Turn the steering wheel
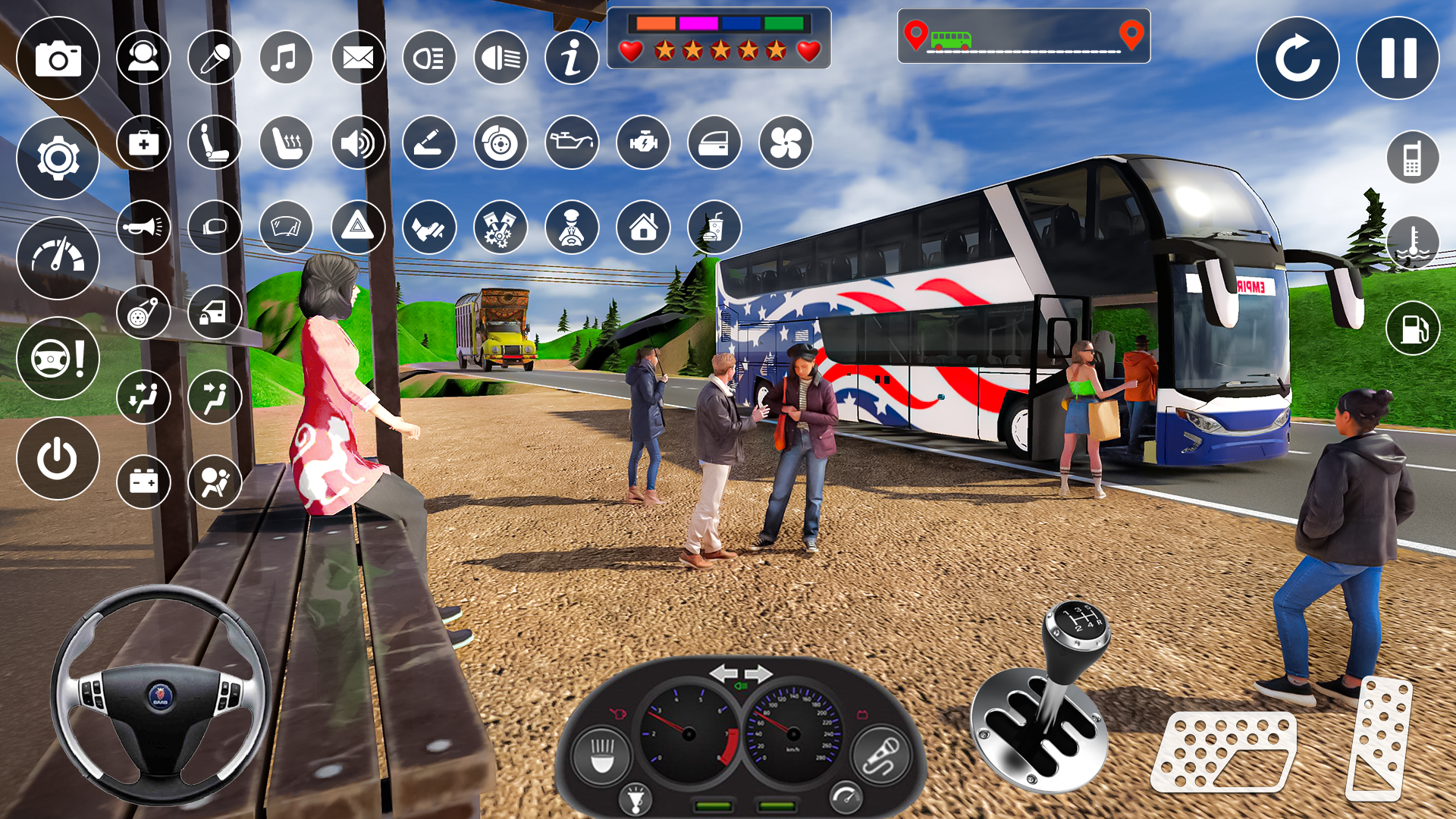Viewport: 1456px width, 819px height. (x=161, y=698)
